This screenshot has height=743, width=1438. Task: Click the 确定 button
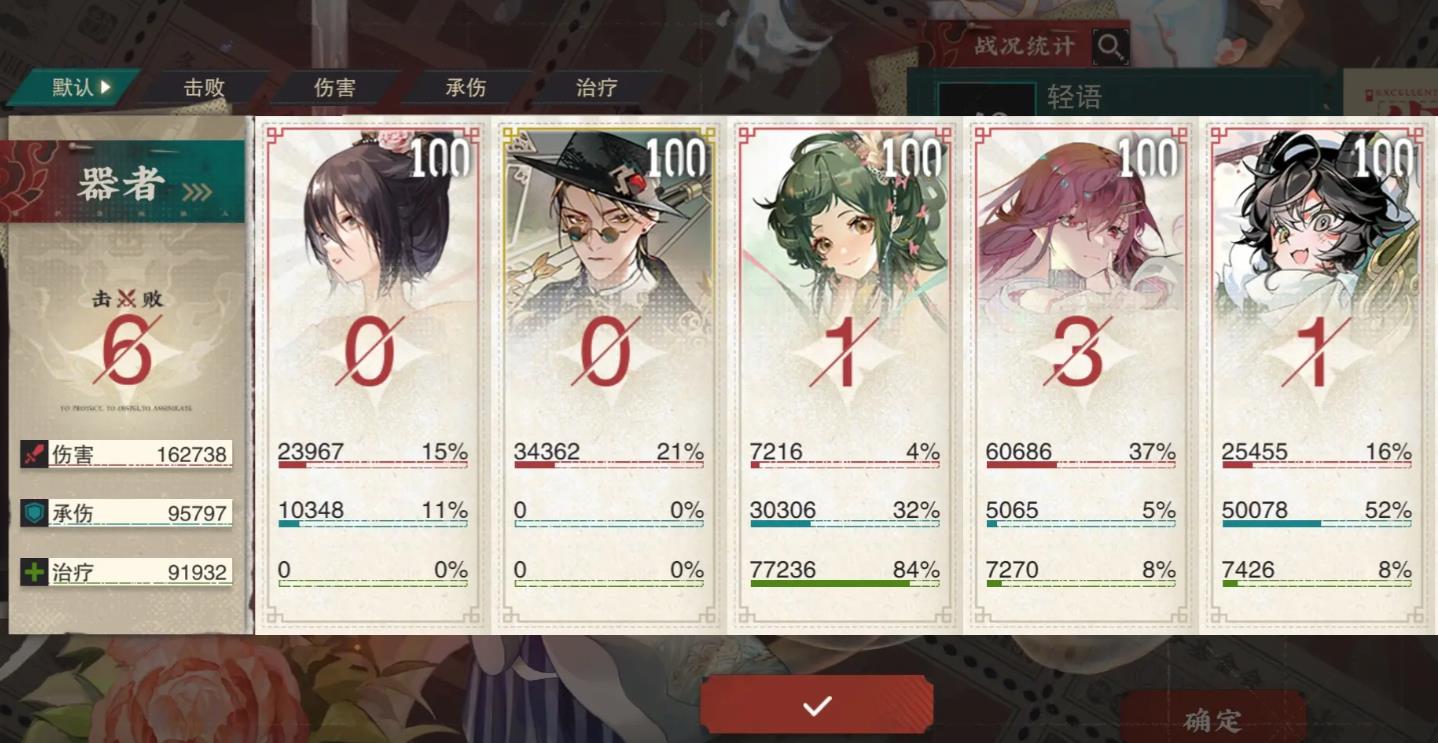[1212, 720]
